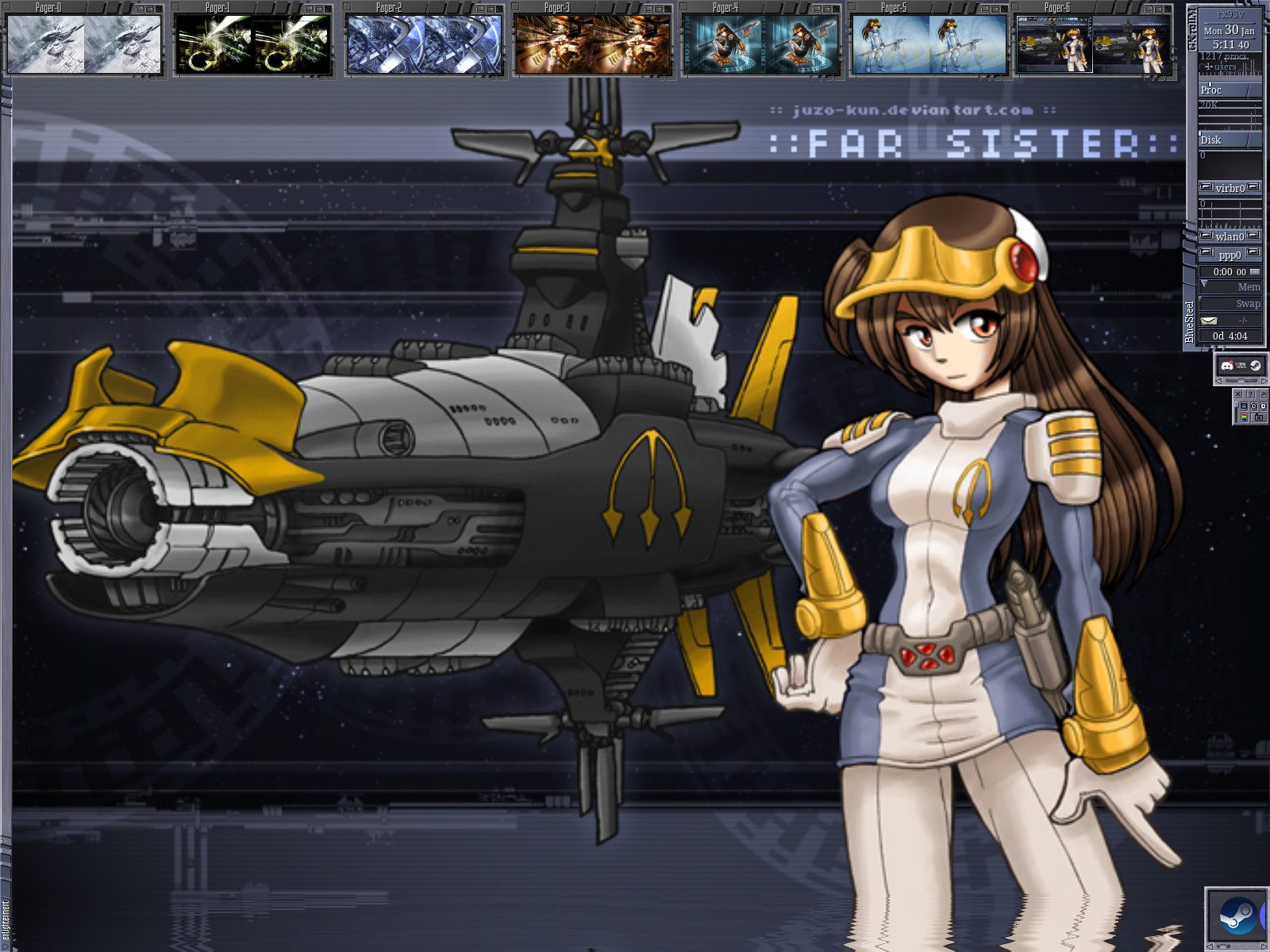
Task: Choose the Pager-4 desktop thumbnail
Action: coord(760,45)
